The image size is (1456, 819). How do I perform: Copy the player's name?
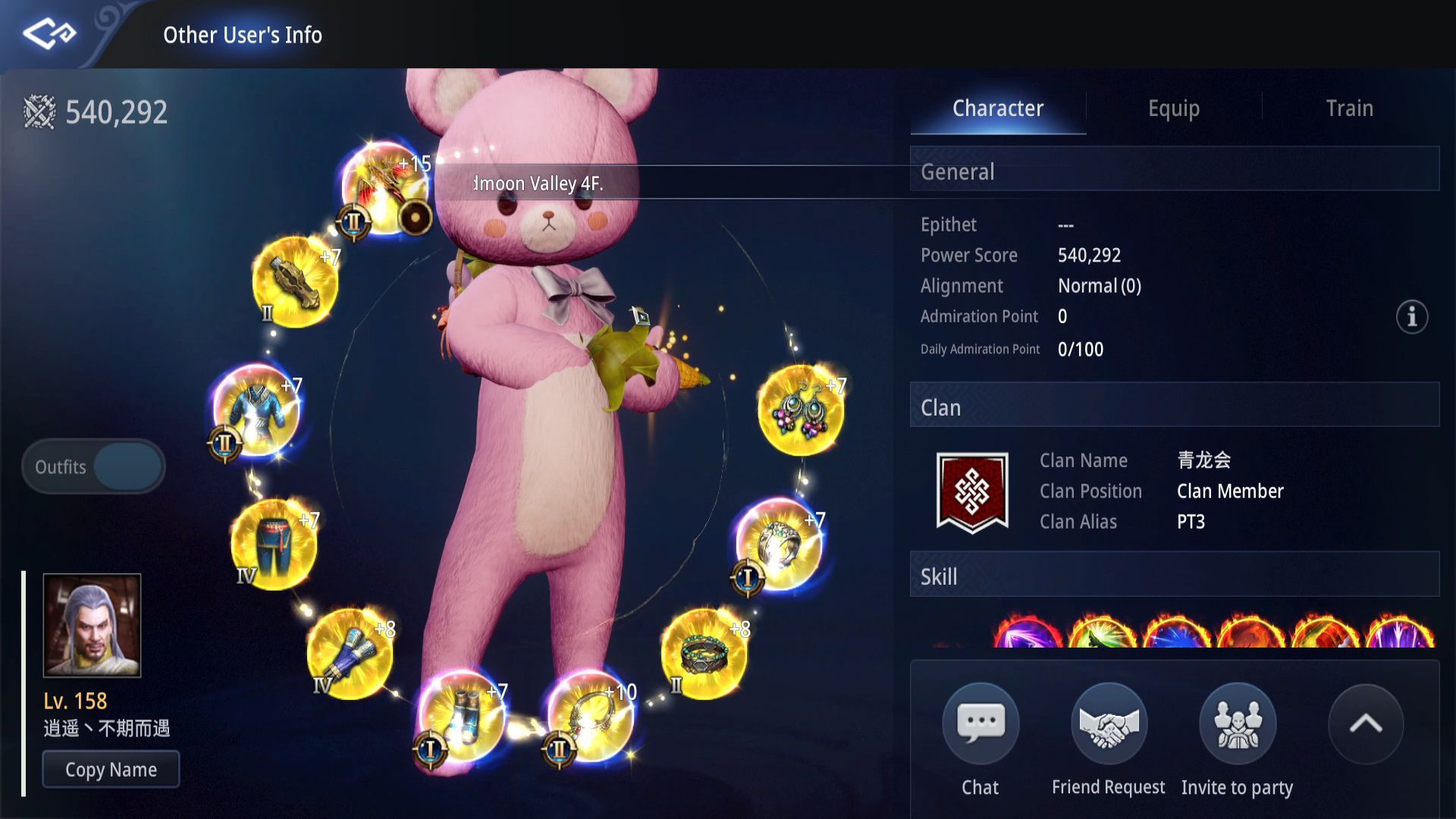(x=111, y=770)
